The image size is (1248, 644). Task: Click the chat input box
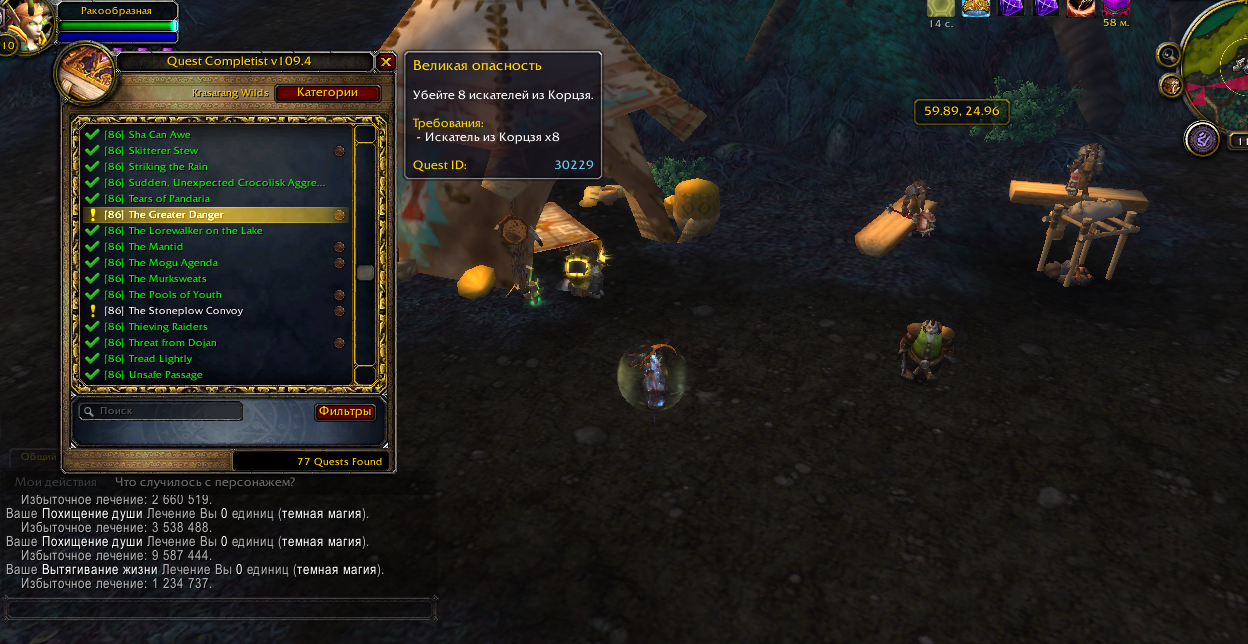(x=220, y=609)
